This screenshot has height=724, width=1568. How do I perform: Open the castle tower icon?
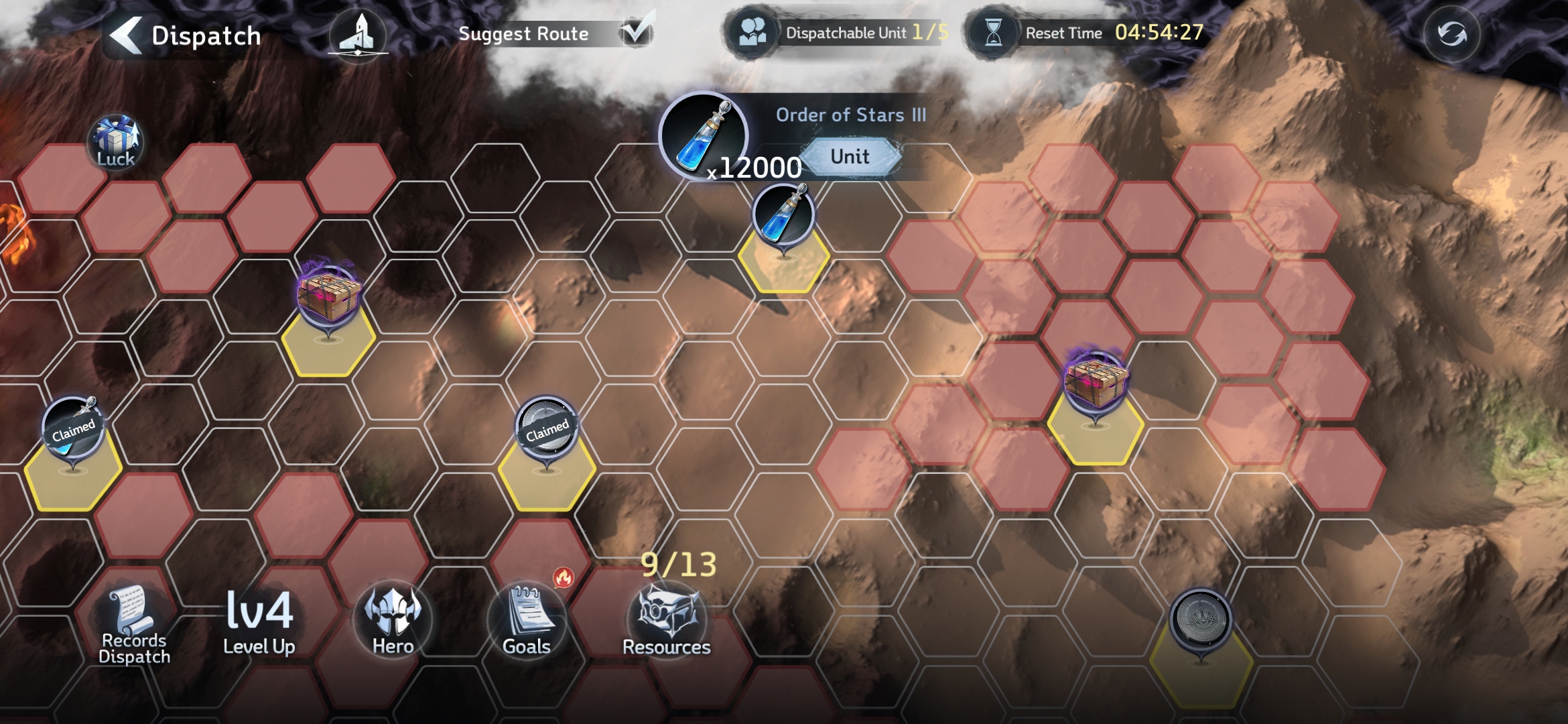[x=358, y=35]
